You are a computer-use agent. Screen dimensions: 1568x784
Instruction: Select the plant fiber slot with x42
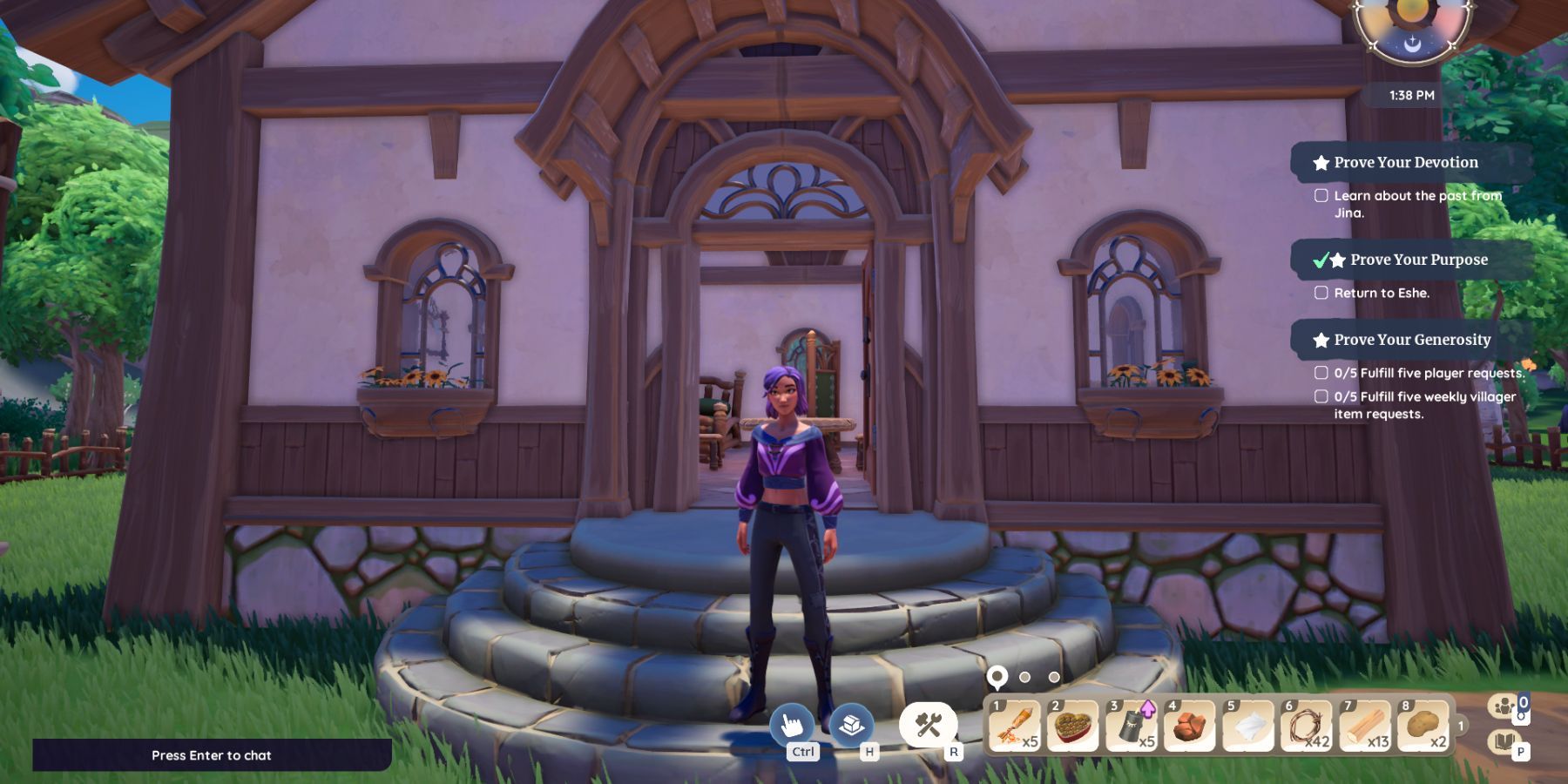pos(1307,725)
